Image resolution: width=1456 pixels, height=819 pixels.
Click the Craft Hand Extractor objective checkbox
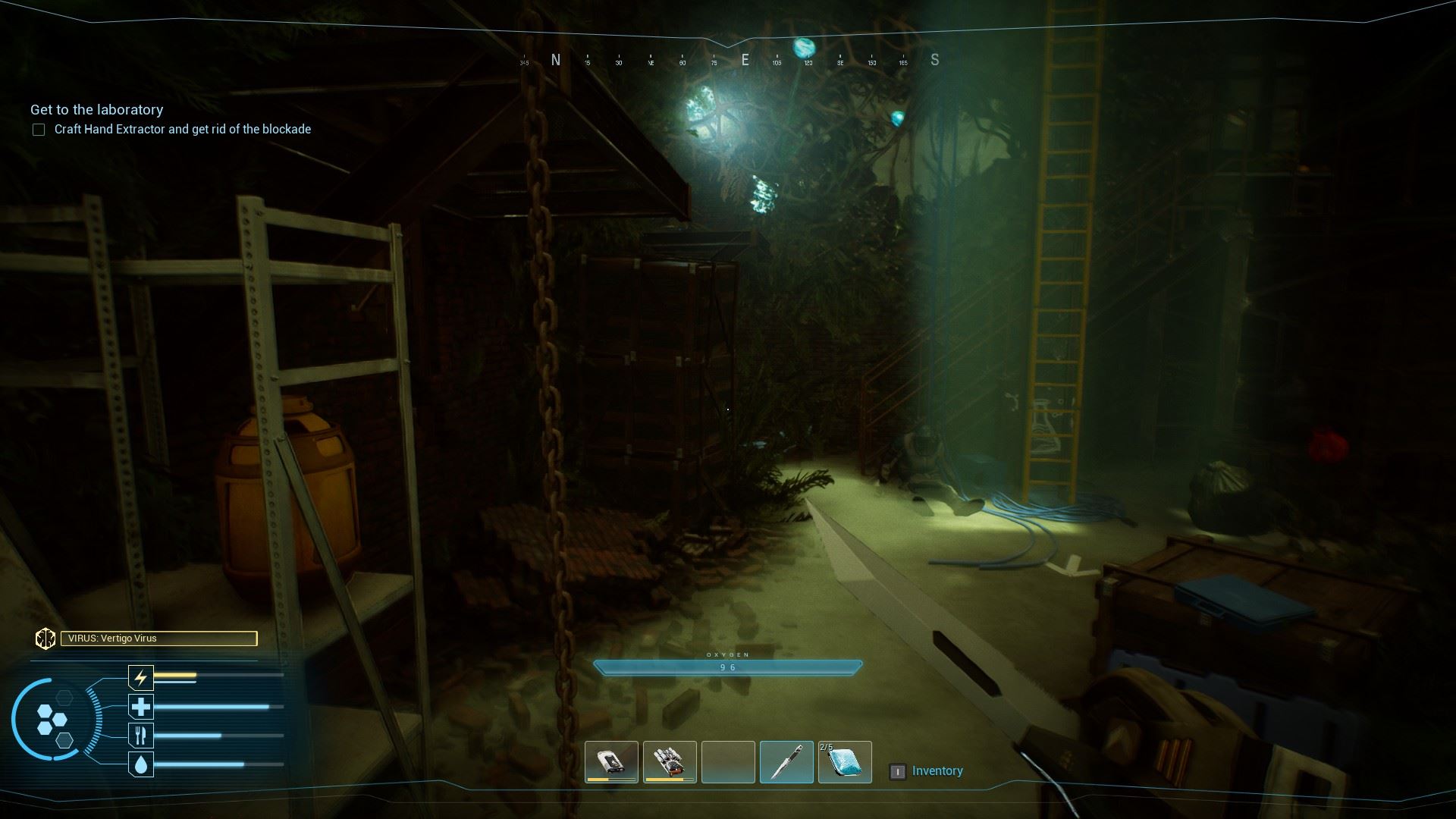(x=39, y=130)
